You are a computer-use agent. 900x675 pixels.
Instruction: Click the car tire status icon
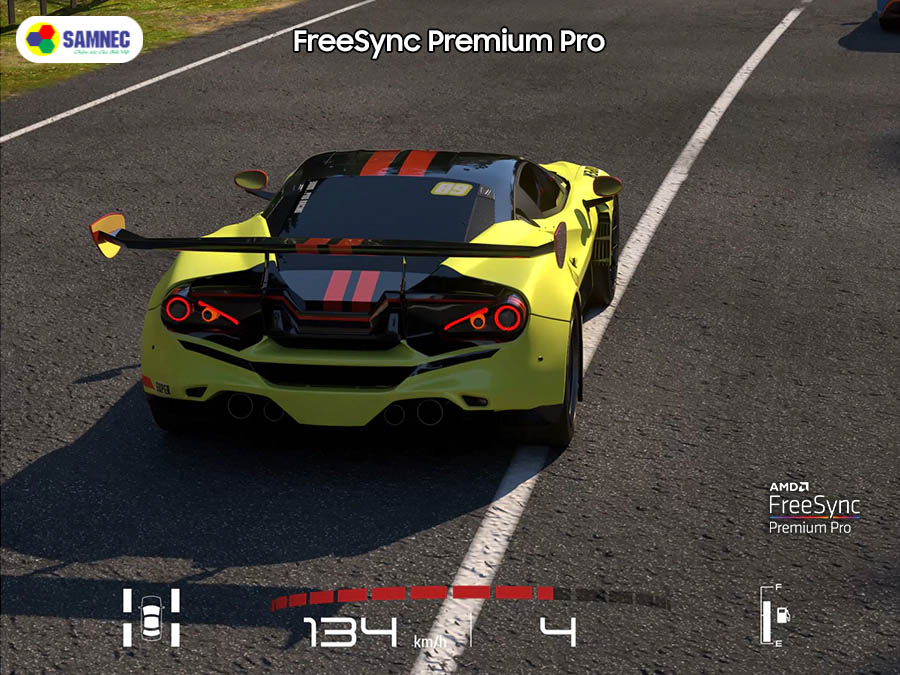(x=151, y=617)
